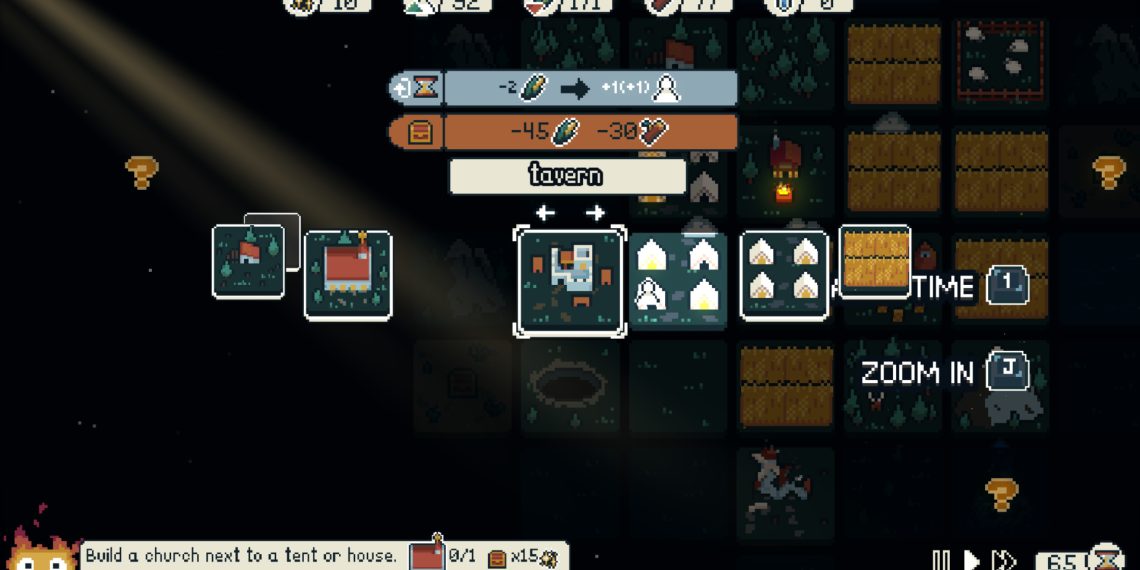Select the tavern building card
This screenshot has height=570, width=1140.
(570, 281)
